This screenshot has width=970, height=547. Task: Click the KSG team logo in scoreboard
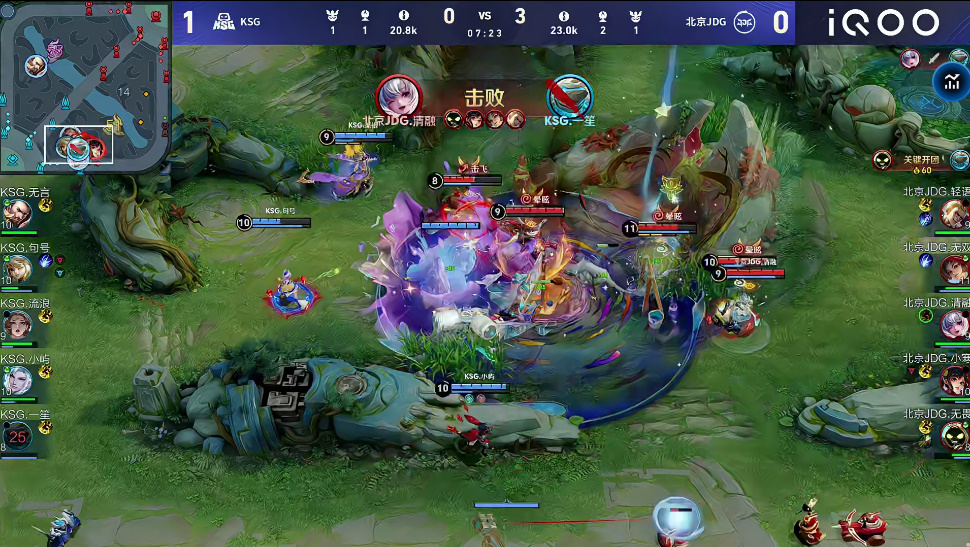click(x=224, y=22)
